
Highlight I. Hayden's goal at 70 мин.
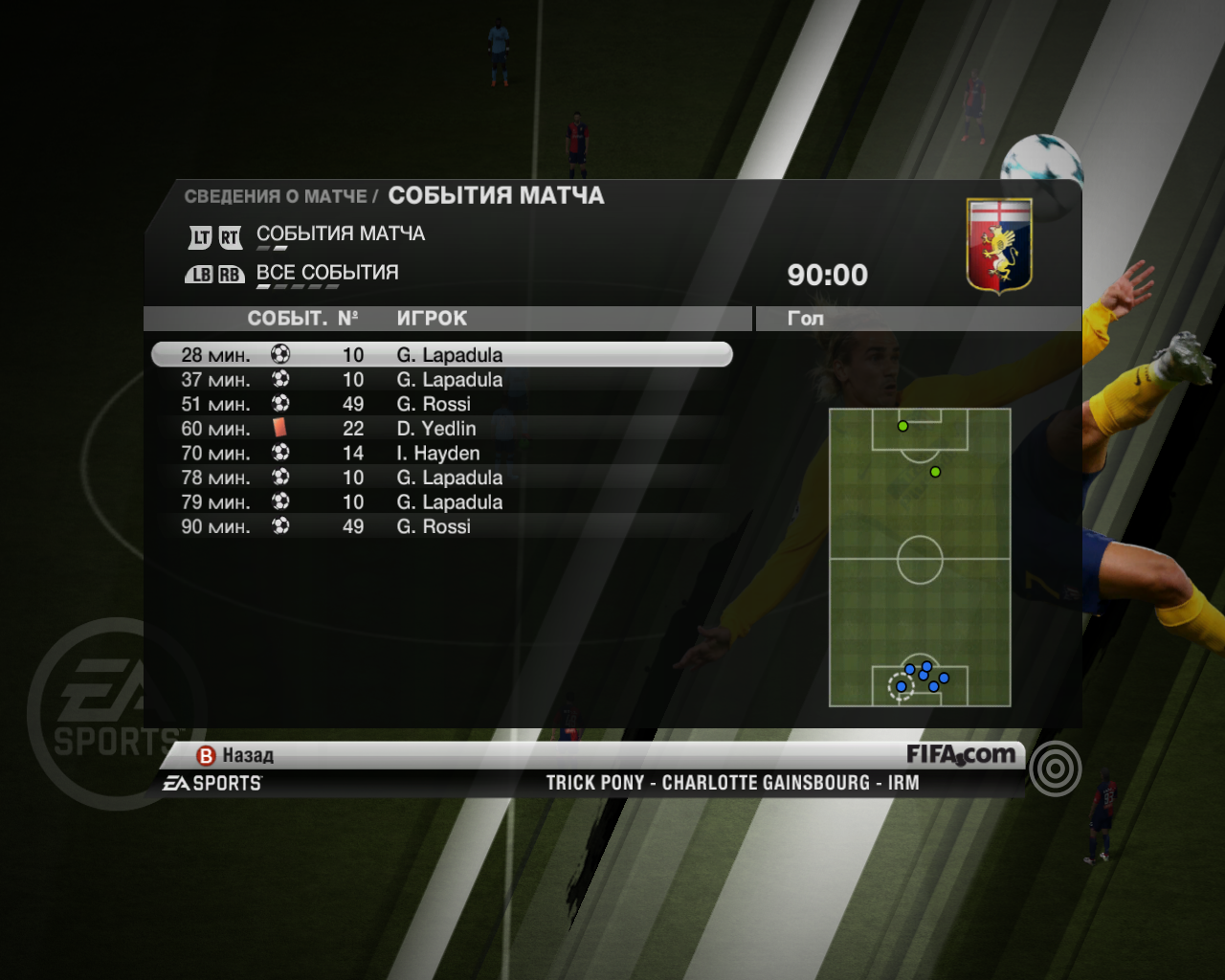(440, 454)
